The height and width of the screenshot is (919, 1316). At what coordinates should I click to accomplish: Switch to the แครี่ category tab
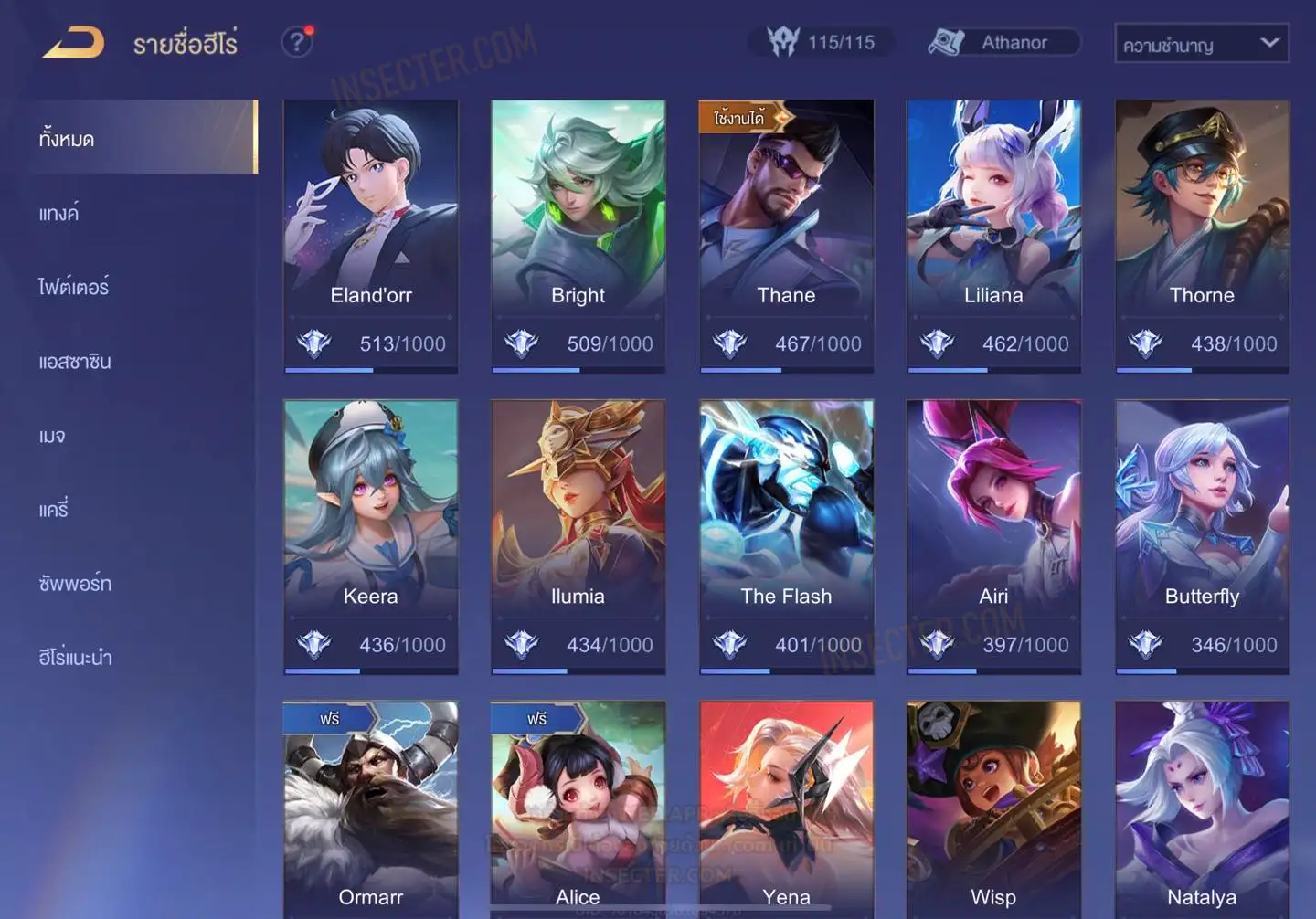(54, 510)
